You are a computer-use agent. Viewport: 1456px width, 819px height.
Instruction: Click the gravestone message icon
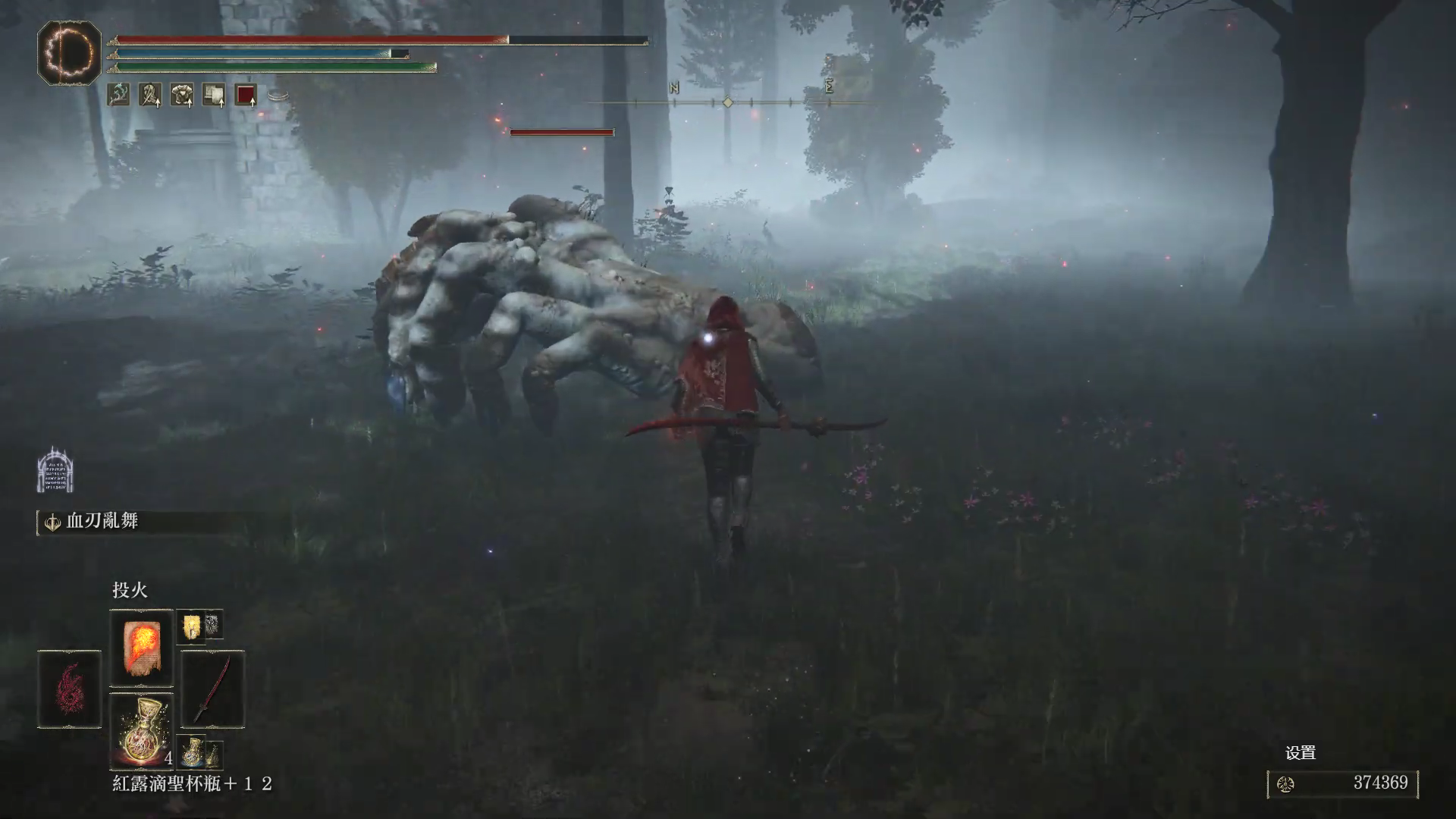click(x=55, y=470)
